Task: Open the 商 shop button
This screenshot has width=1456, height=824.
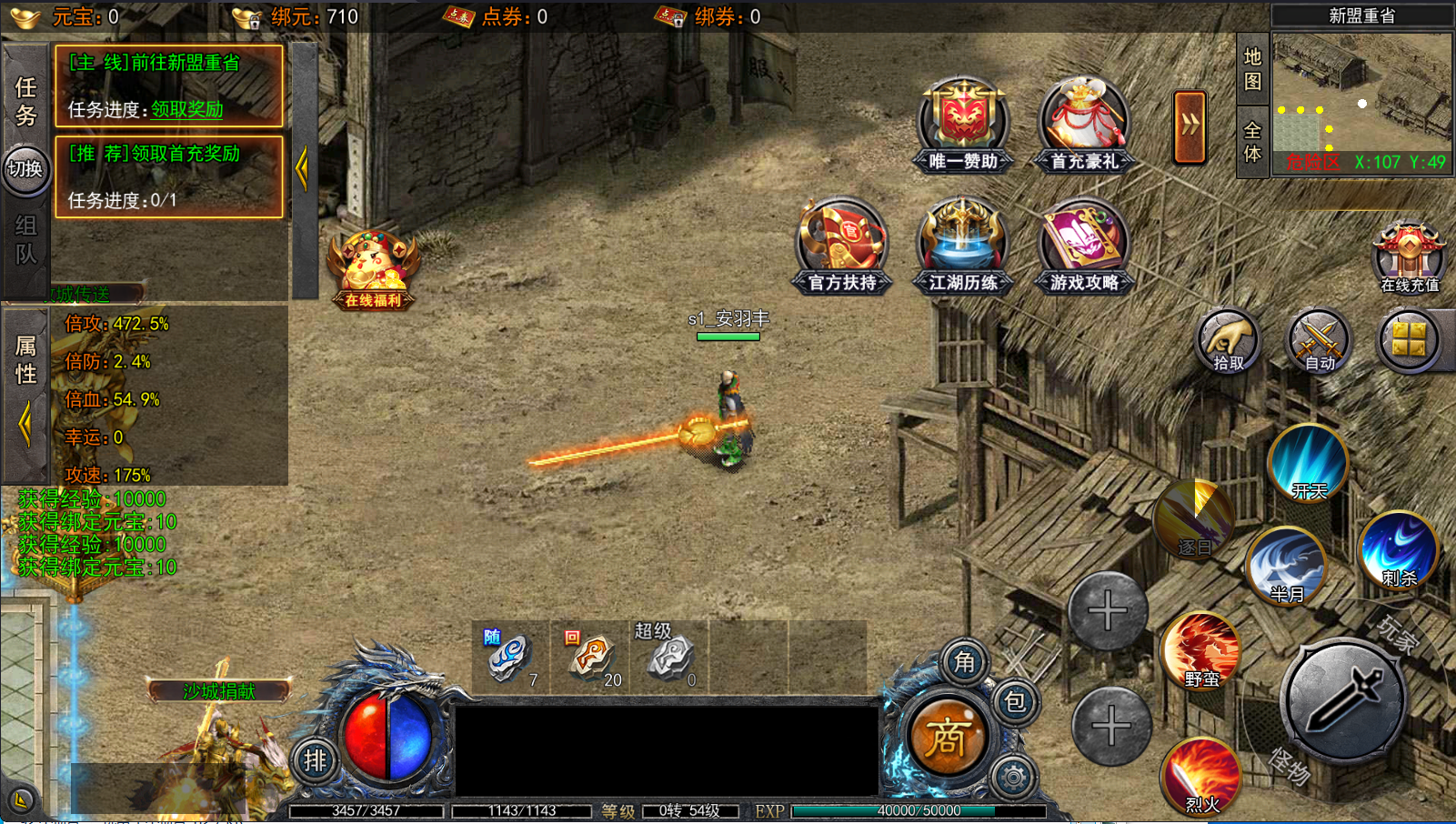Action: (947, 737)
